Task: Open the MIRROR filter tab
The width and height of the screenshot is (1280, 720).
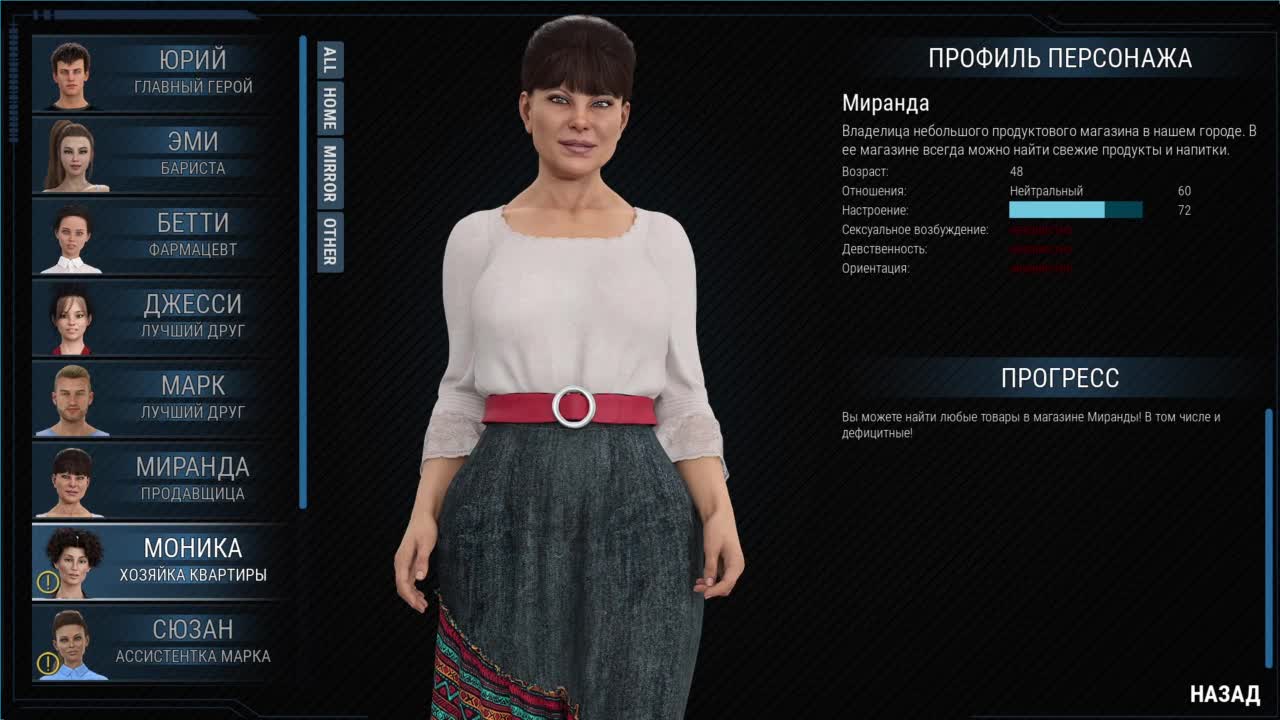Action: point(329,172)
